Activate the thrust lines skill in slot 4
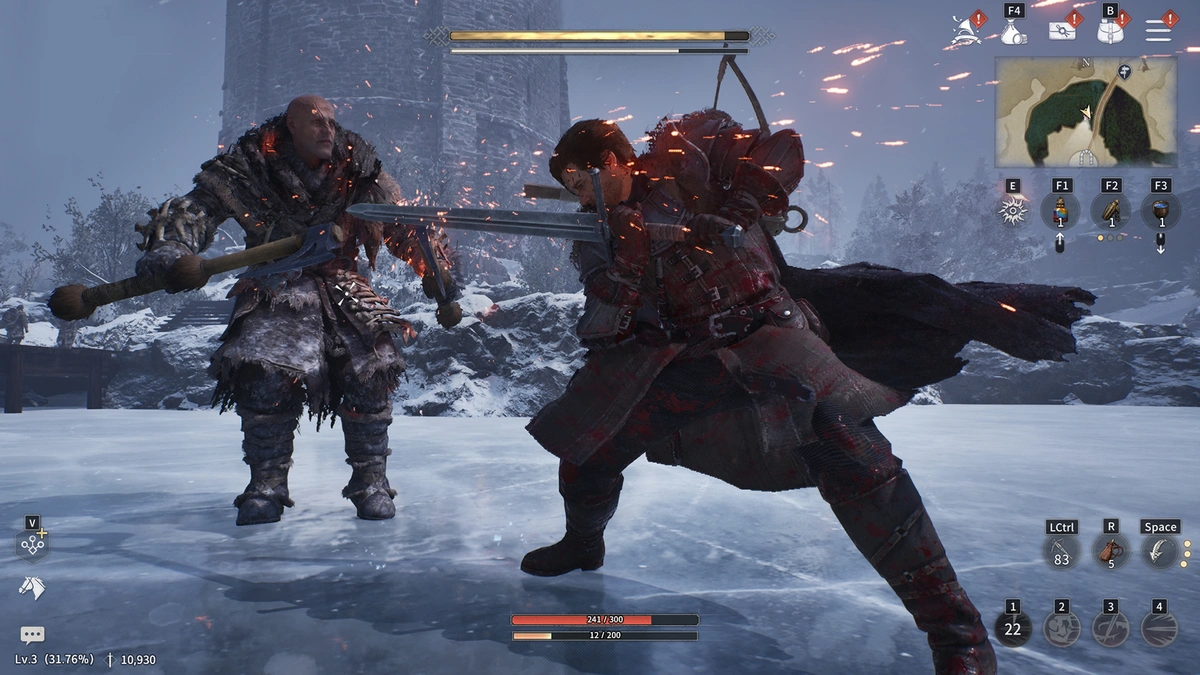1200x675 pixels. click(1159, 629)
